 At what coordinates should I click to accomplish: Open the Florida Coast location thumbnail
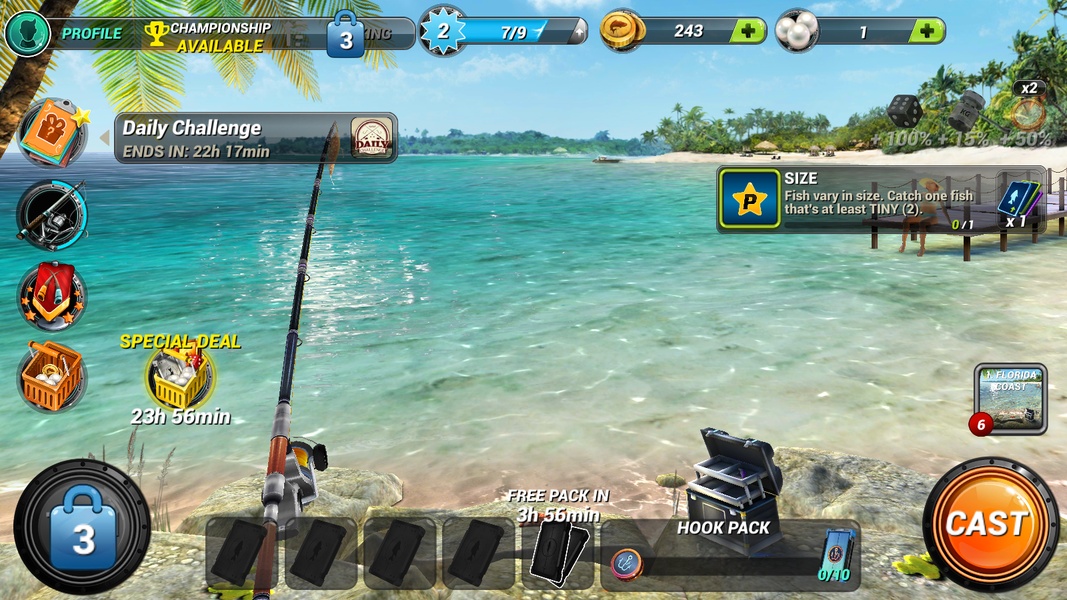point(1010,398)
